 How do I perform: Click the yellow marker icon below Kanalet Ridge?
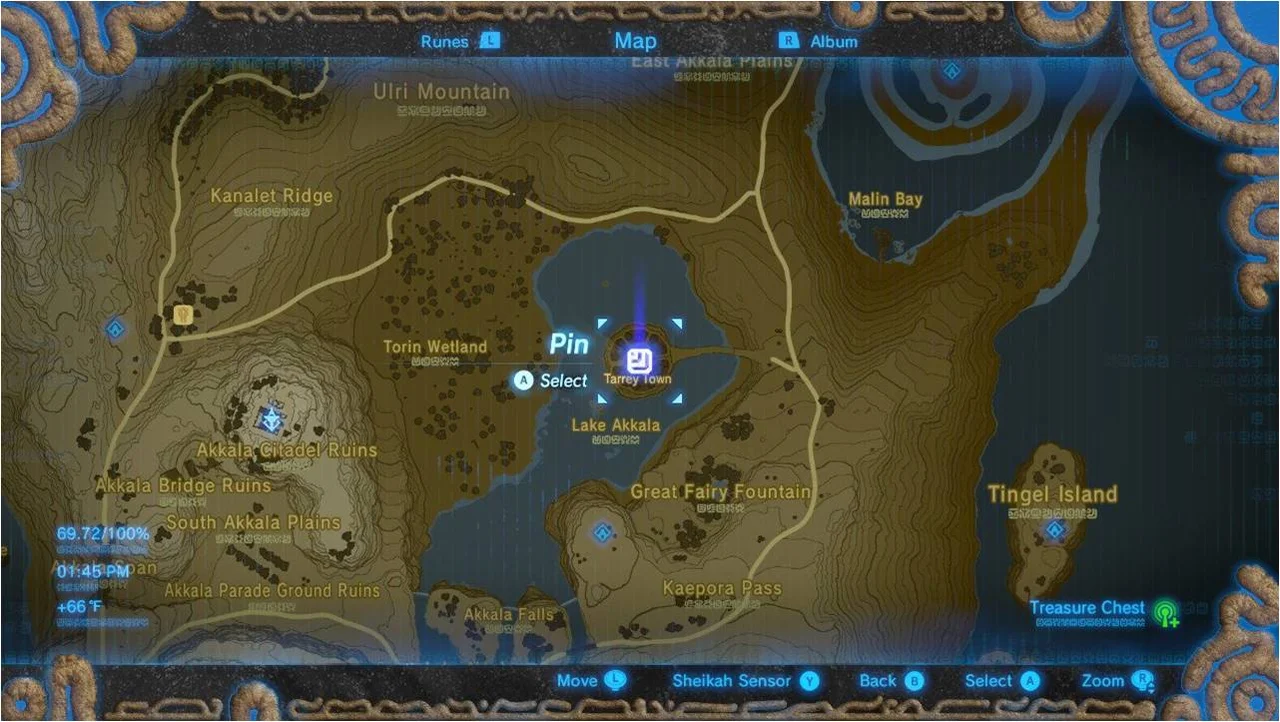(x=184, y=315)
